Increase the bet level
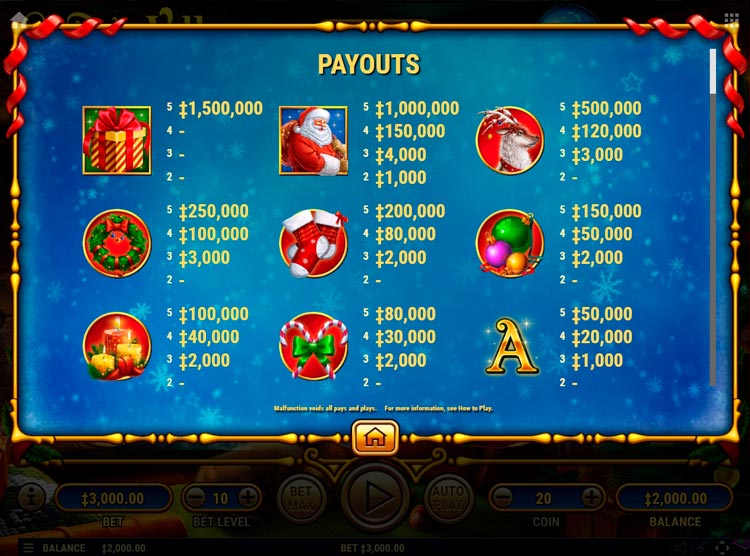The image size is (750, 556). click(248, 497)
